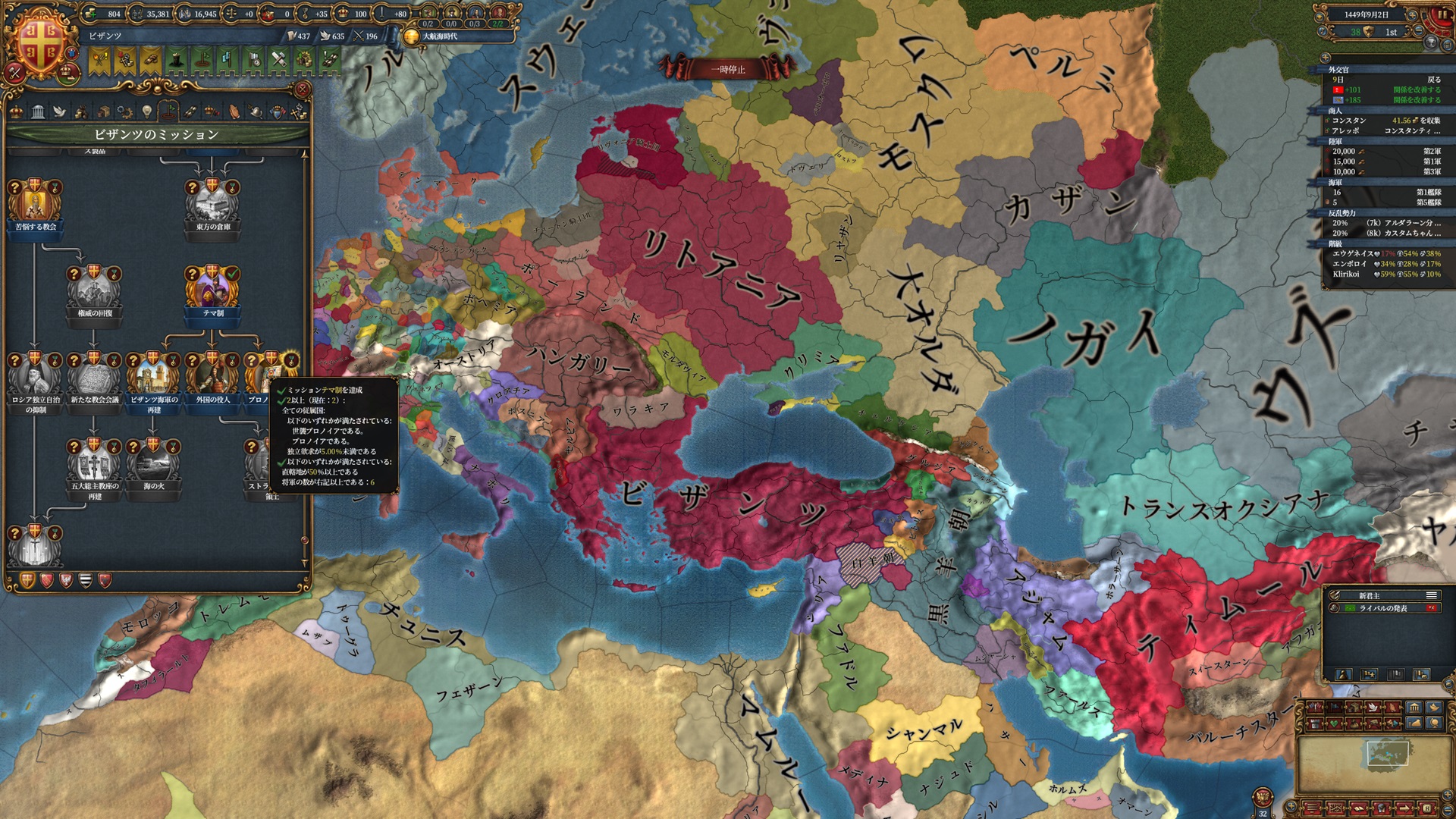Screen dimensions: 1456x819
Task: Open the 苦悩する教会 mission
Action: pyautogui.click(x=35, y=203)
